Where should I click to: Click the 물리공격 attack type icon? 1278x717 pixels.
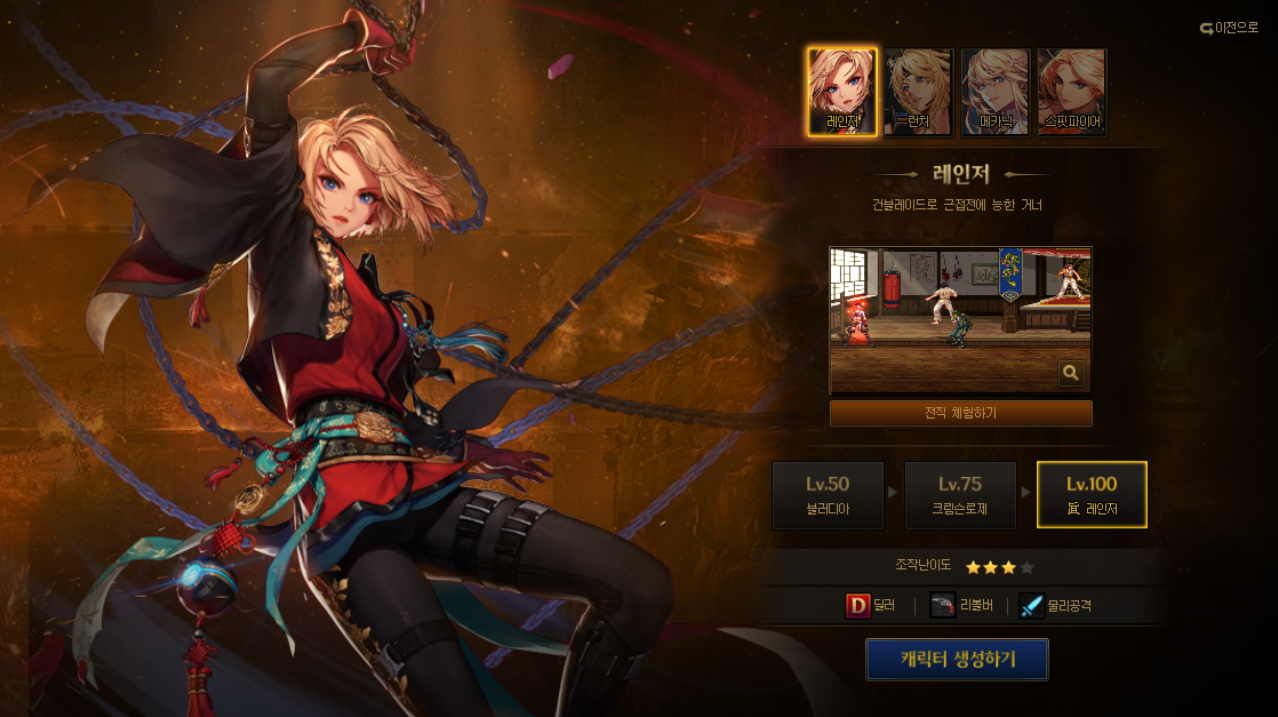(x=1032, y=605)
